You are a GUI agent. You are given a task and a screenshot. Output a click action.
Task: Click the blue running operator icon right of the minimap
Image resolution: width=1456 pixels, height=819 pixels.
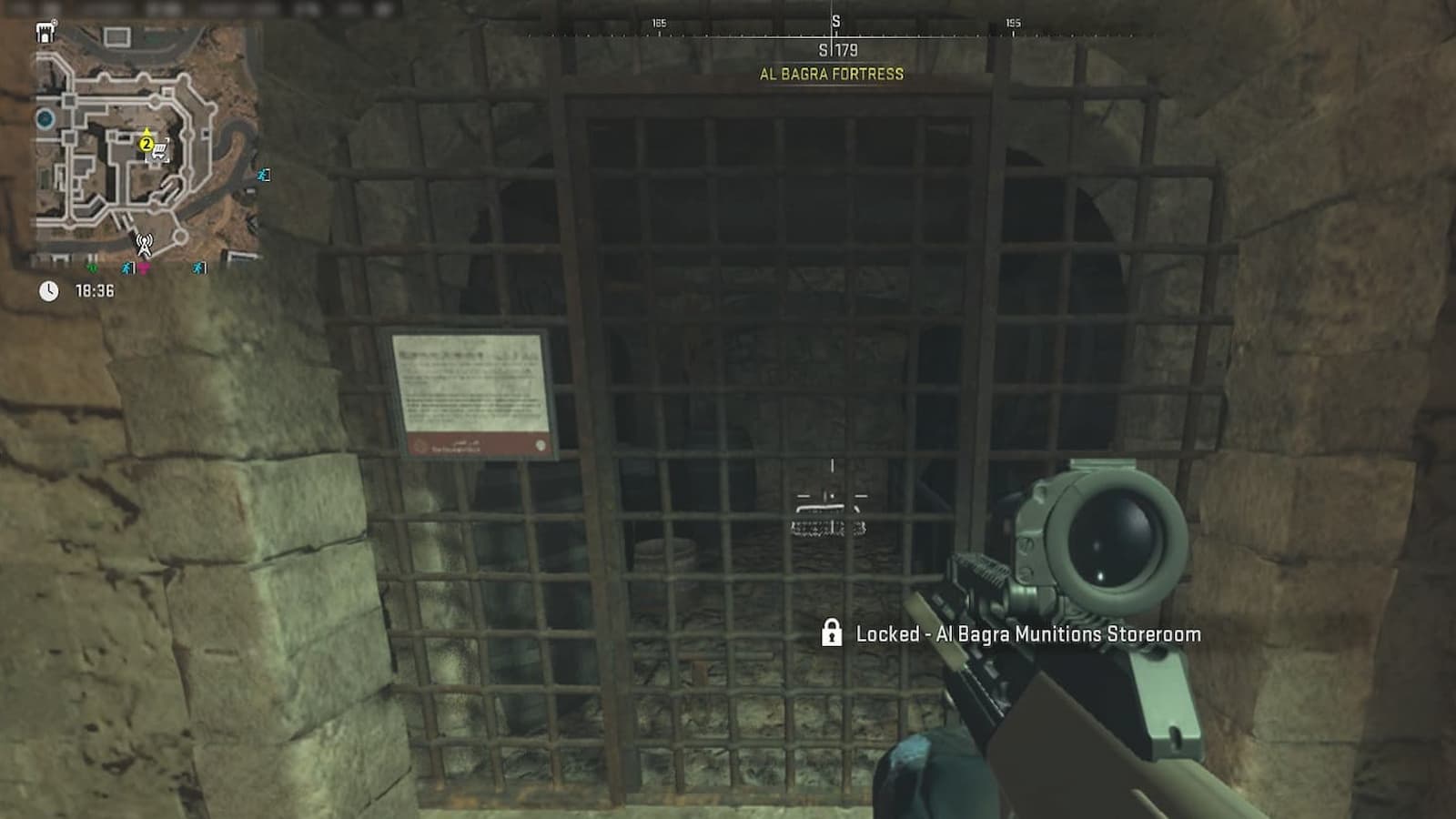tap(263, 176)
